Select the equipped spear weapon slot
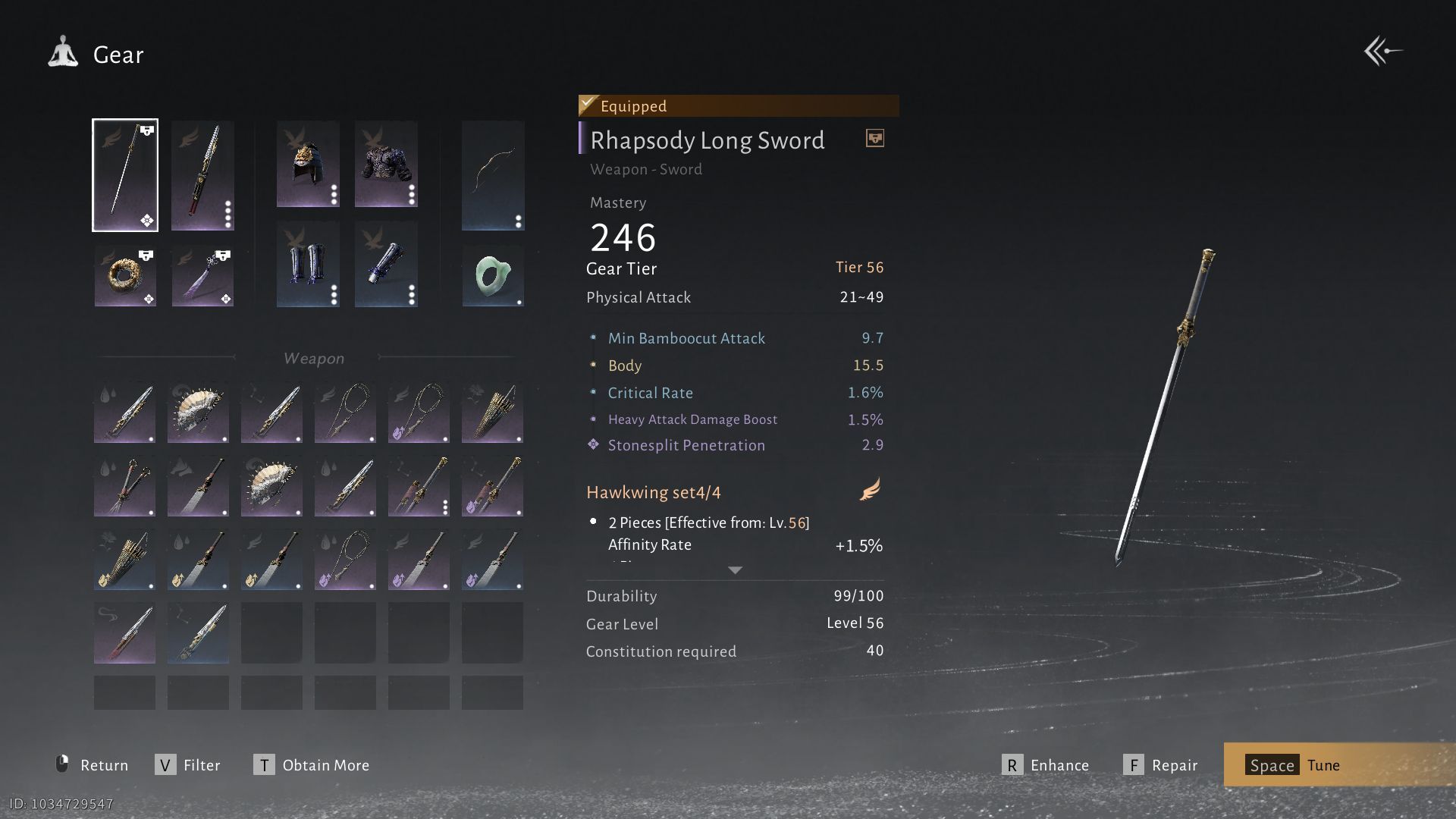Viewport: 1456px width, 819px height. (202, 175)
